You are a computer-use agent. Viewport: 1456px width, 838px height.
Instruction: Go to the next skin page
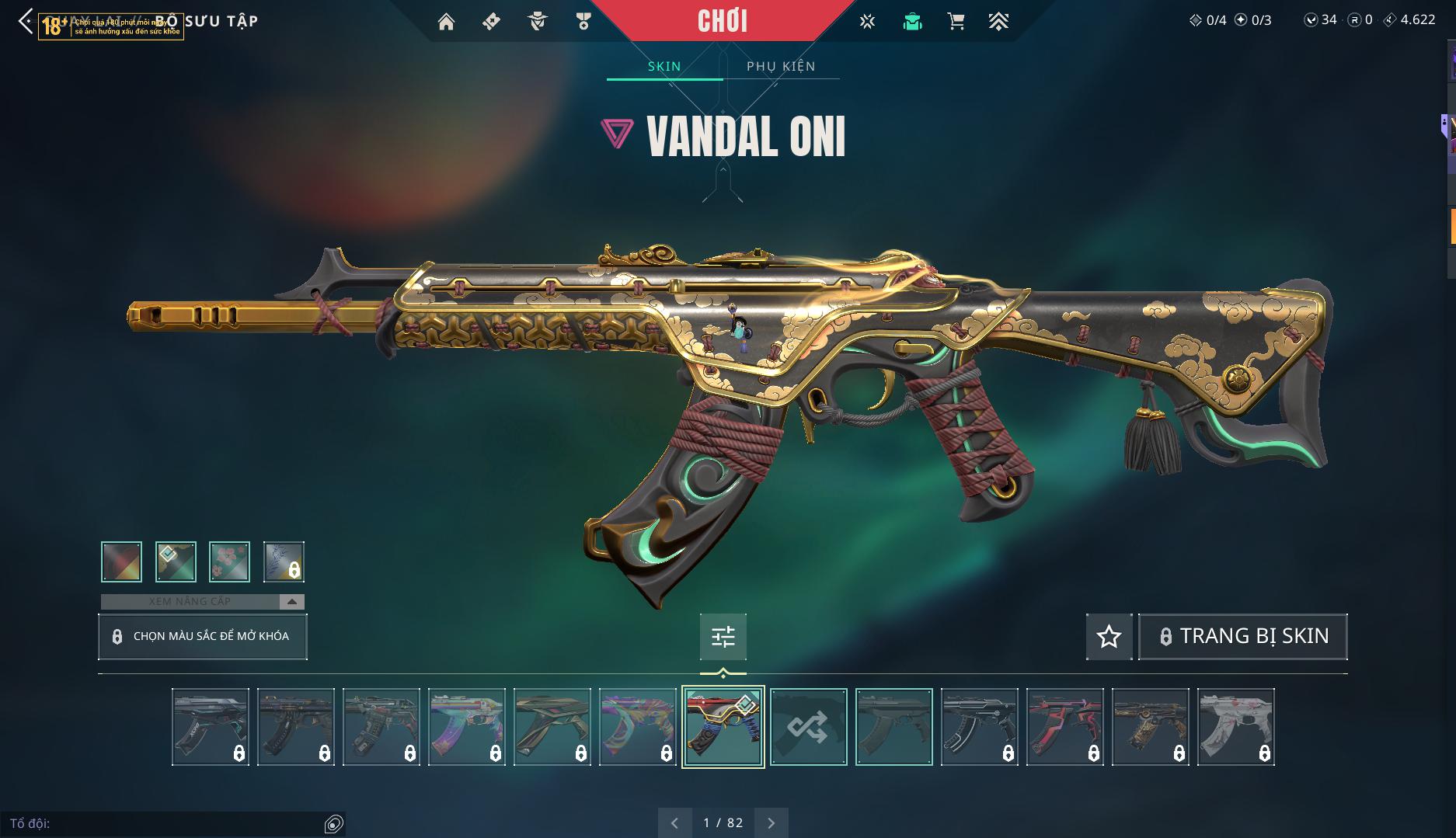pos(772,822)
